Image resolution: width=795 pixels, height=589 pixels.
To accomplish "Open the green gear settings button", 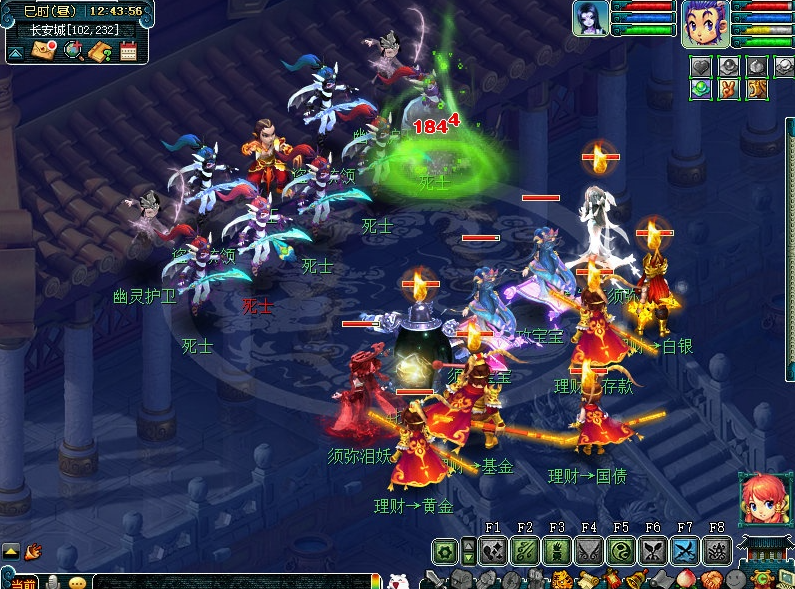I will pyautogui.click(x=445, y=550).
